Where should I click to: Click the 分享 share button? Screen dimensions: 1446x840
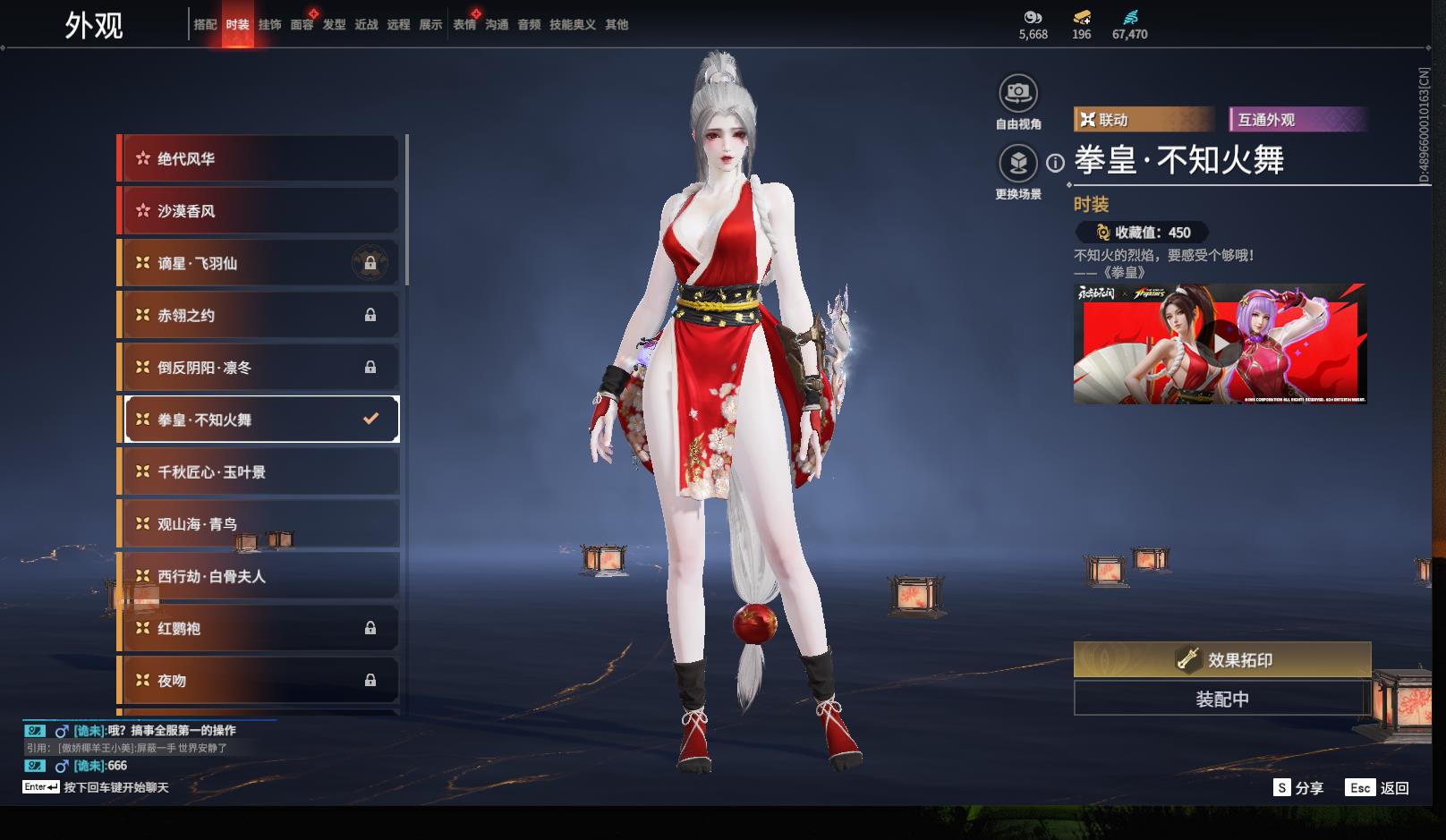1298,788
